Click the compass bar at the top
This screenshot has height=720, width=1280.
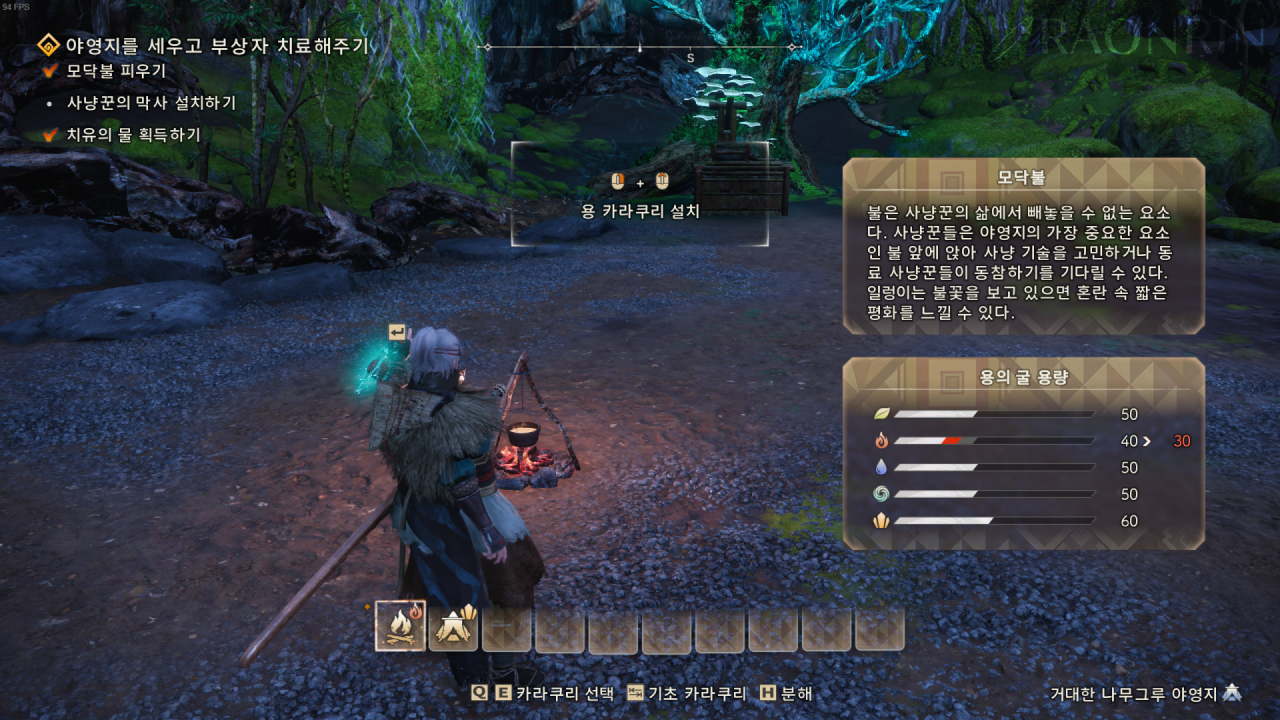tap(640, 47)
